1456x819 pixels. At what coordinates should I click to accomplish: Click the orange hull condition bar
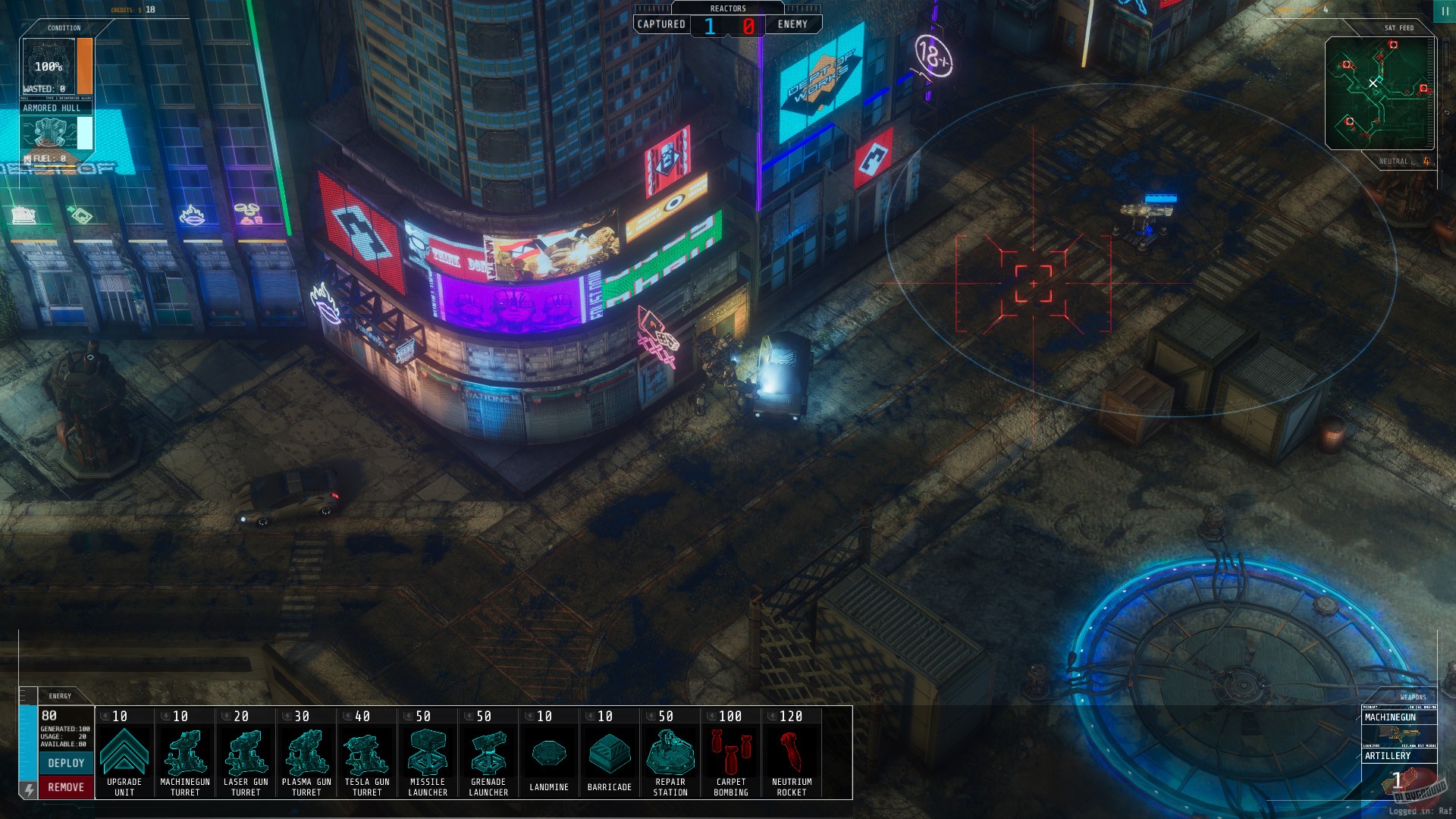coord(83,66)
